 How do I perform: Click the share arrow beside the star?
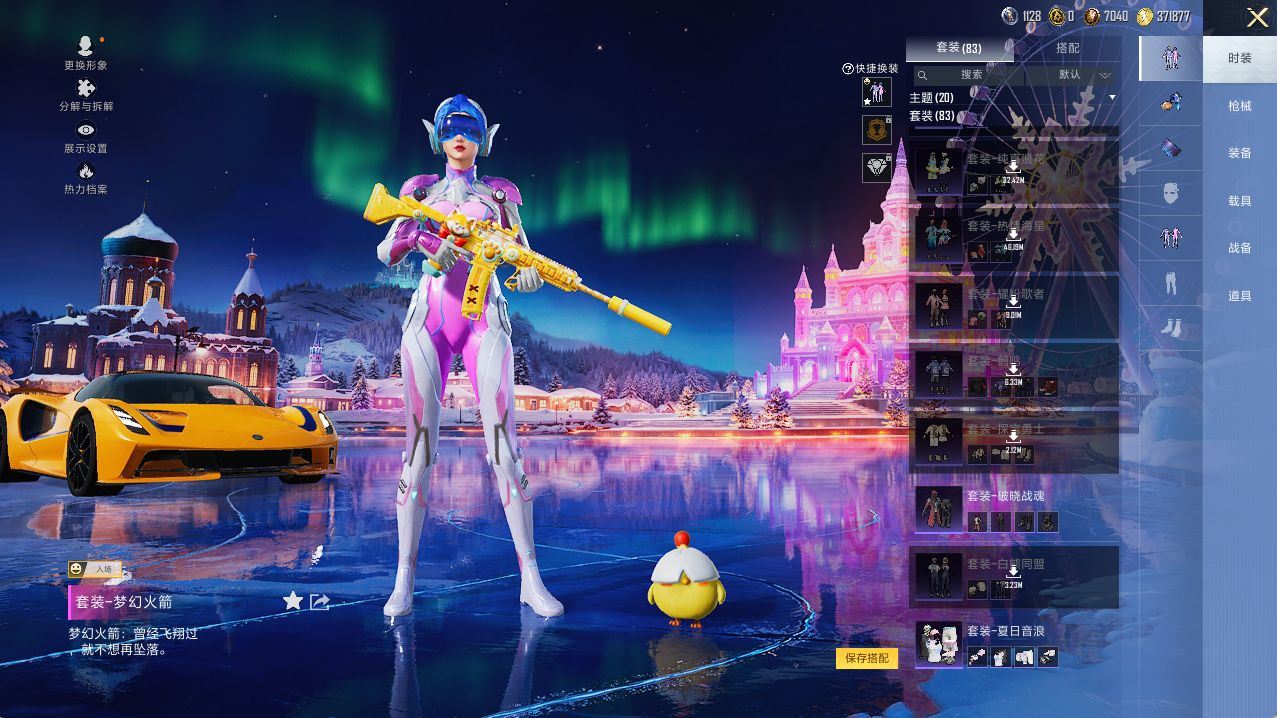coord(320,601)
